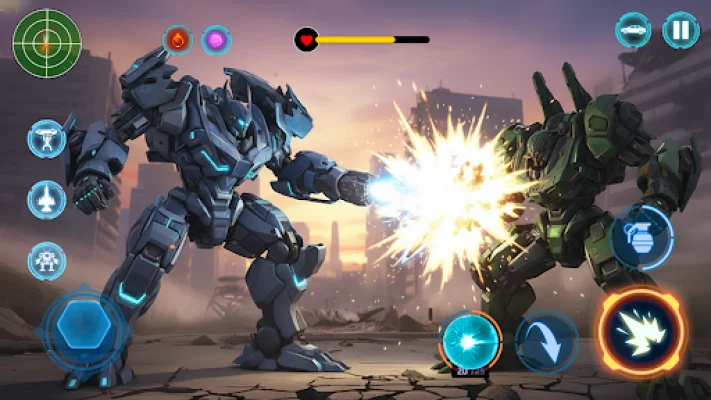711x400 pixels.
Task: Select the drone transformation icon
Action: (47, 138)
